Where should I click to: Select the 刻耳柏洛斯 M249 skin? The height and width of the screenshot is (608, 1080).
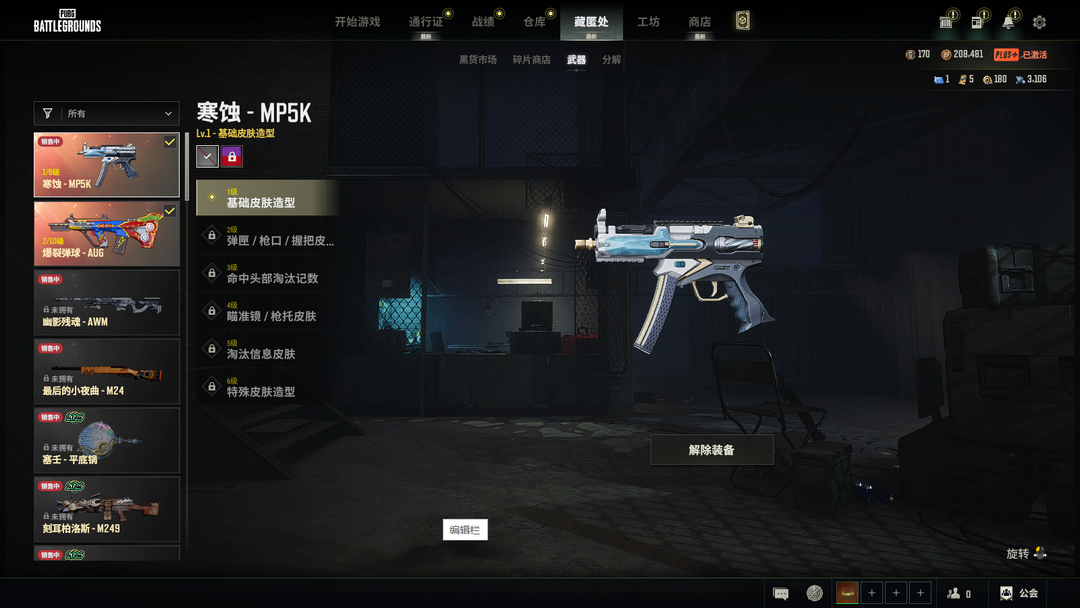click(107, 509)
